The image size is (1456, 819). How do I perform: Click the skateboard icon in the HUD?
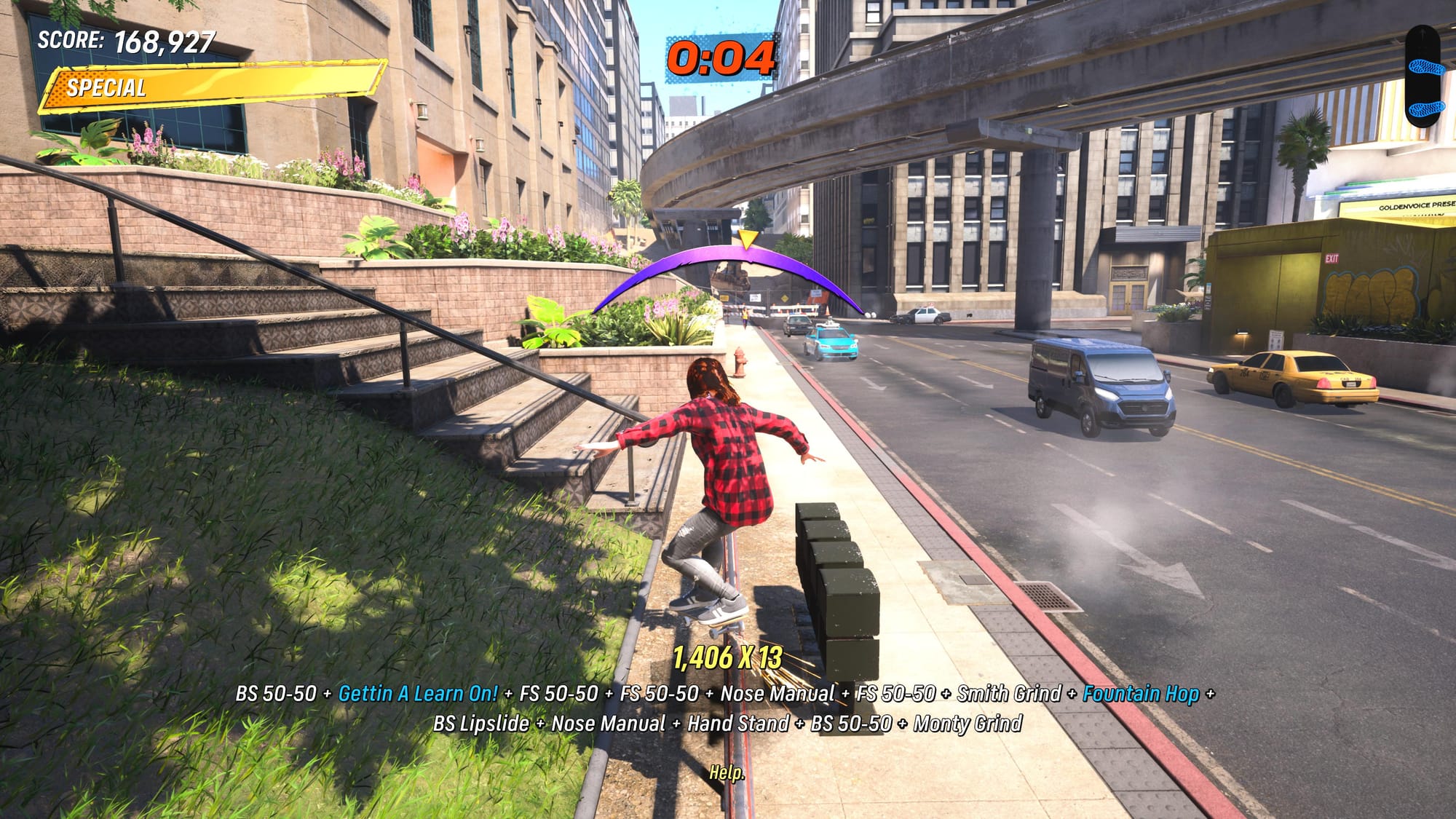click(x=1423, y=76)
